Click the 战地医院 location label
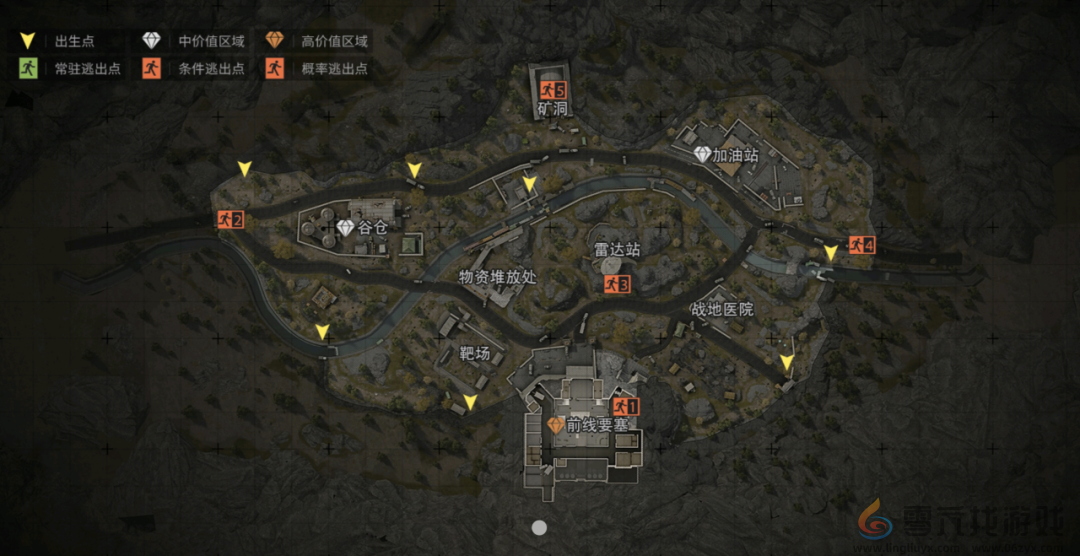This screenshot has height=556, width=1080. (722, 310)
